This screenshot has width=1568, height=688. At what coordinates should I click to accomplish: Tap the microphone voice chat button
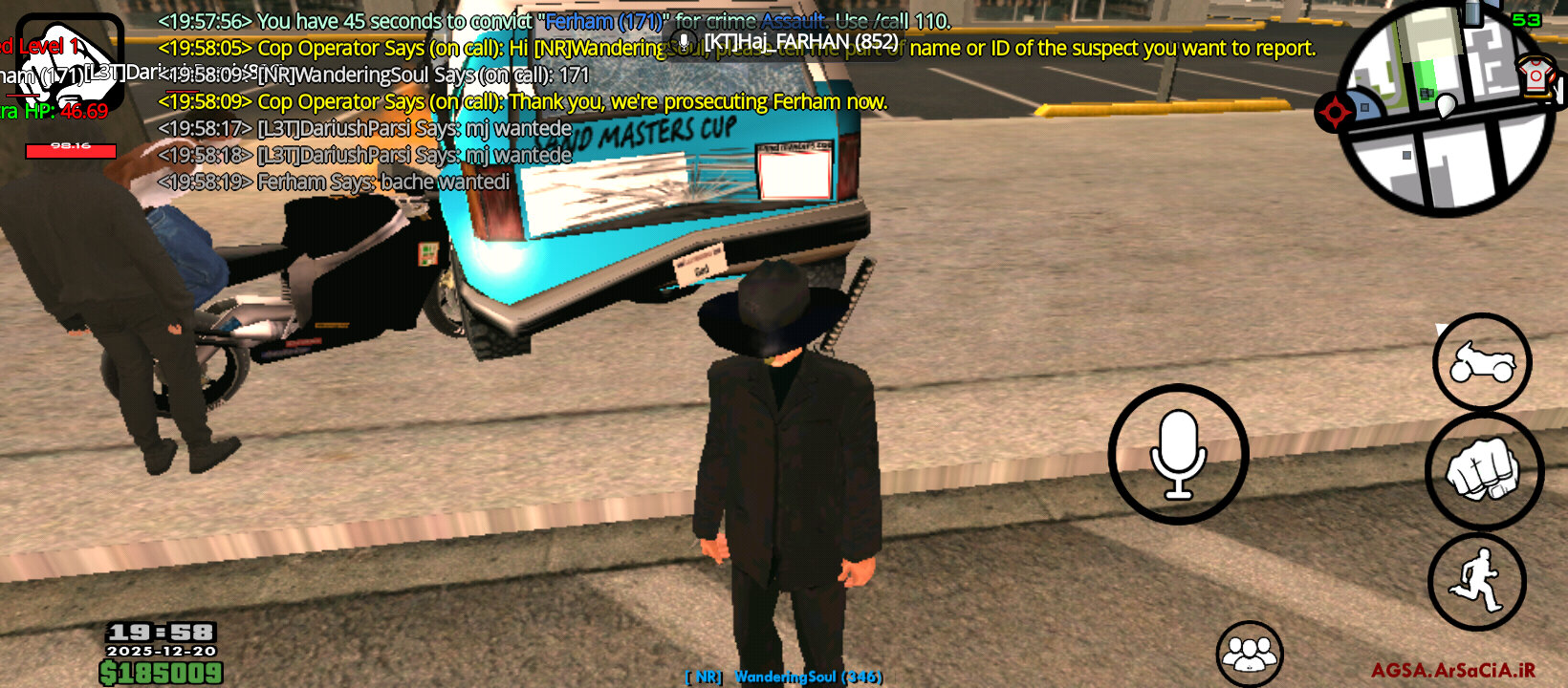click(x=1178, y=455)
